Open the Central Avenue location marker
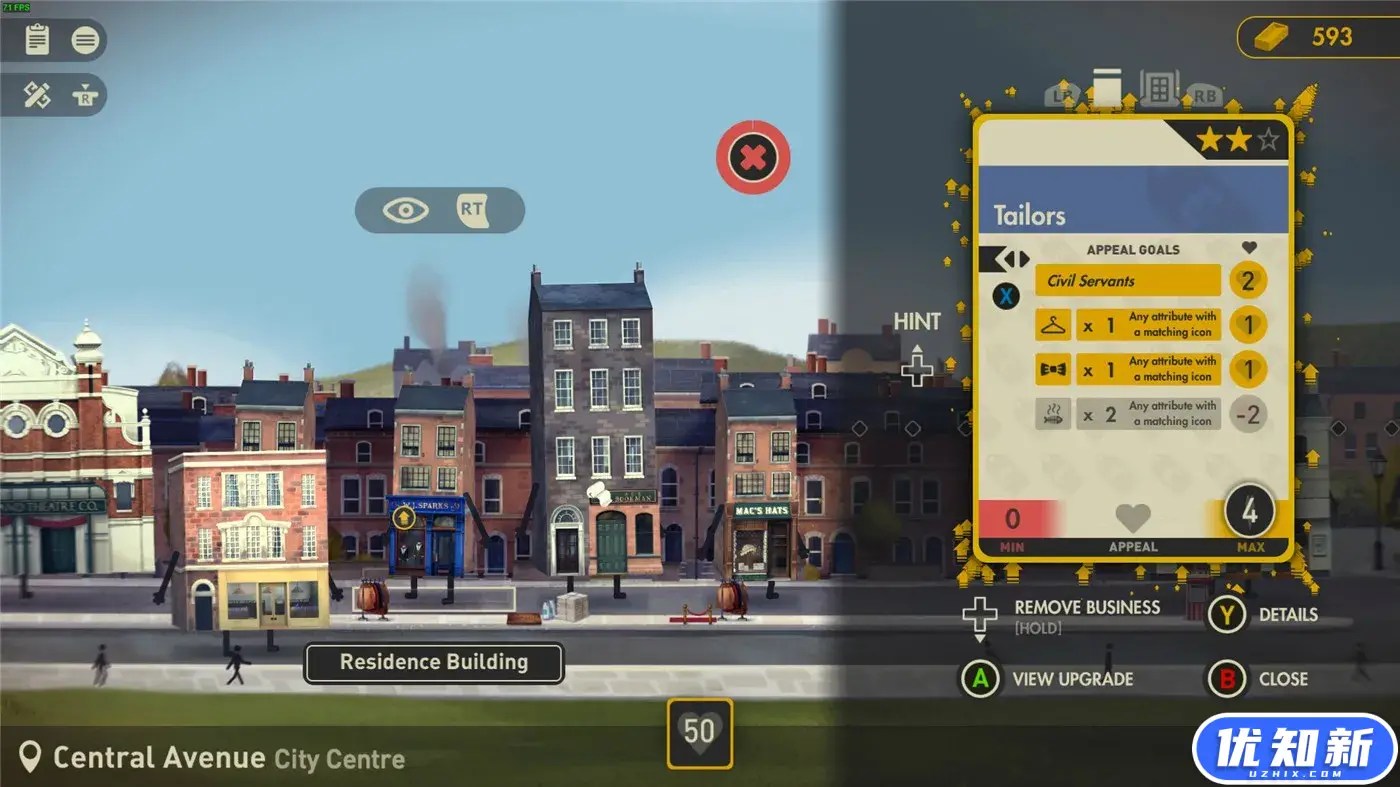Screen dimensions: 1400x787 point(31,758)
